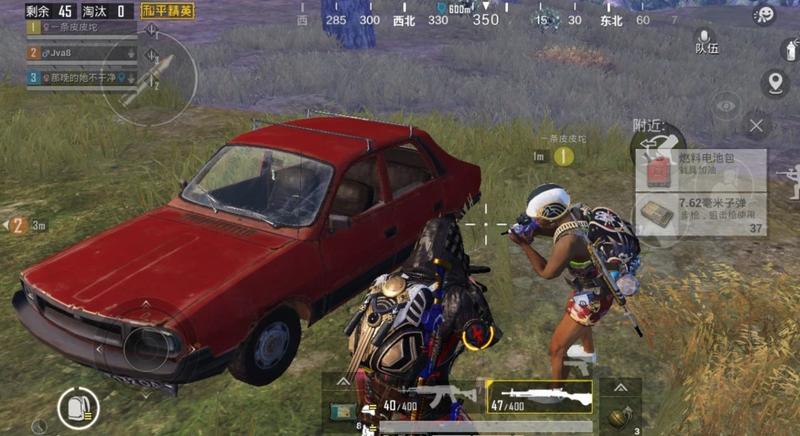
Task: Close the nearby loot list
Action: (x=756, y=126)
